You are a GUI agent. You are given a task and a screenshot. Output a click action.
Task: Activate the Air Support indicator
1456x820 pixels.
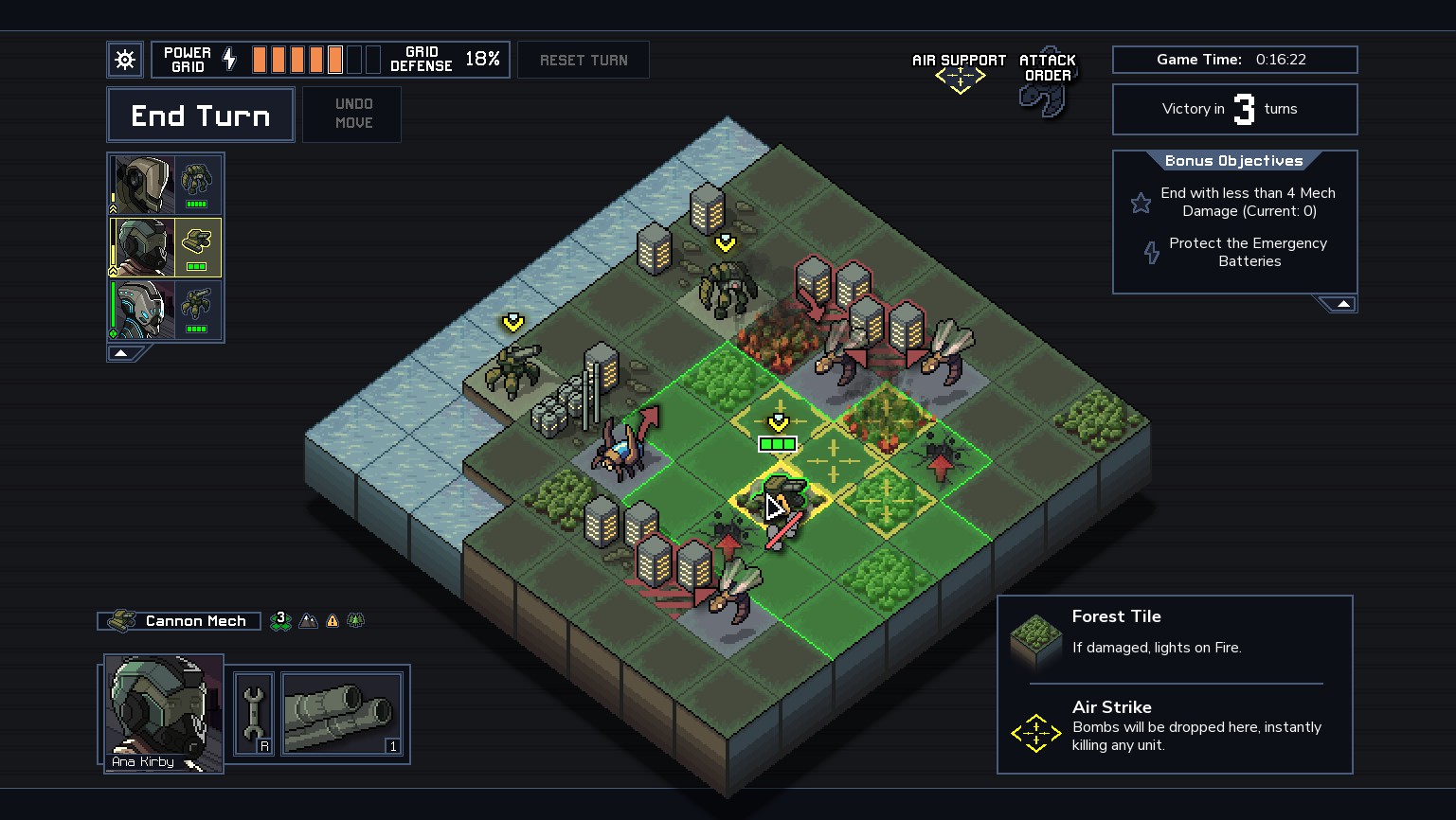pos(960,71)
